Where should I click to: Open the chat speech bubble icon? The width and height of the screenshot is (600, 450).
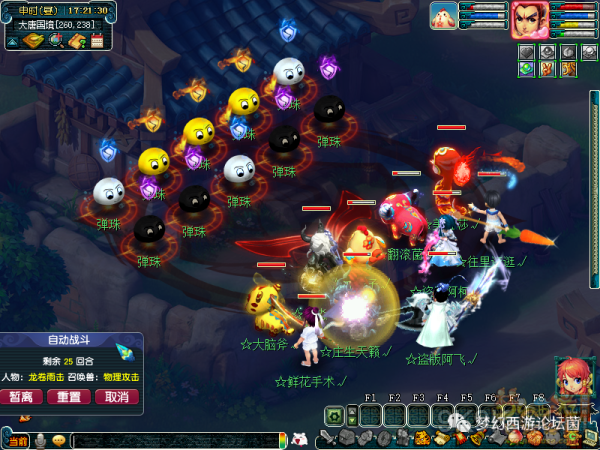tap(59, 440)
